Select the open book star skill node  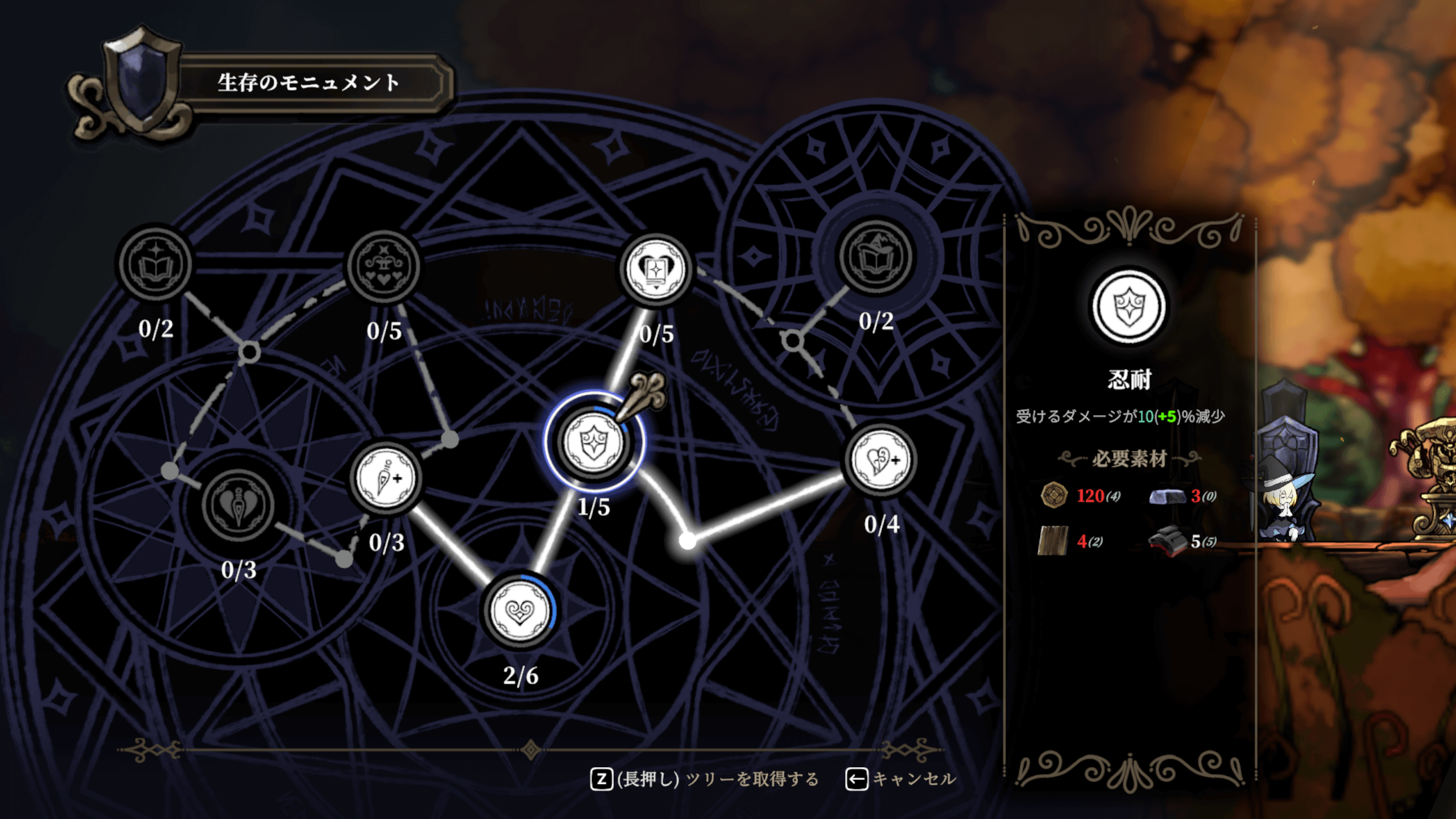[x=155, y=264]
